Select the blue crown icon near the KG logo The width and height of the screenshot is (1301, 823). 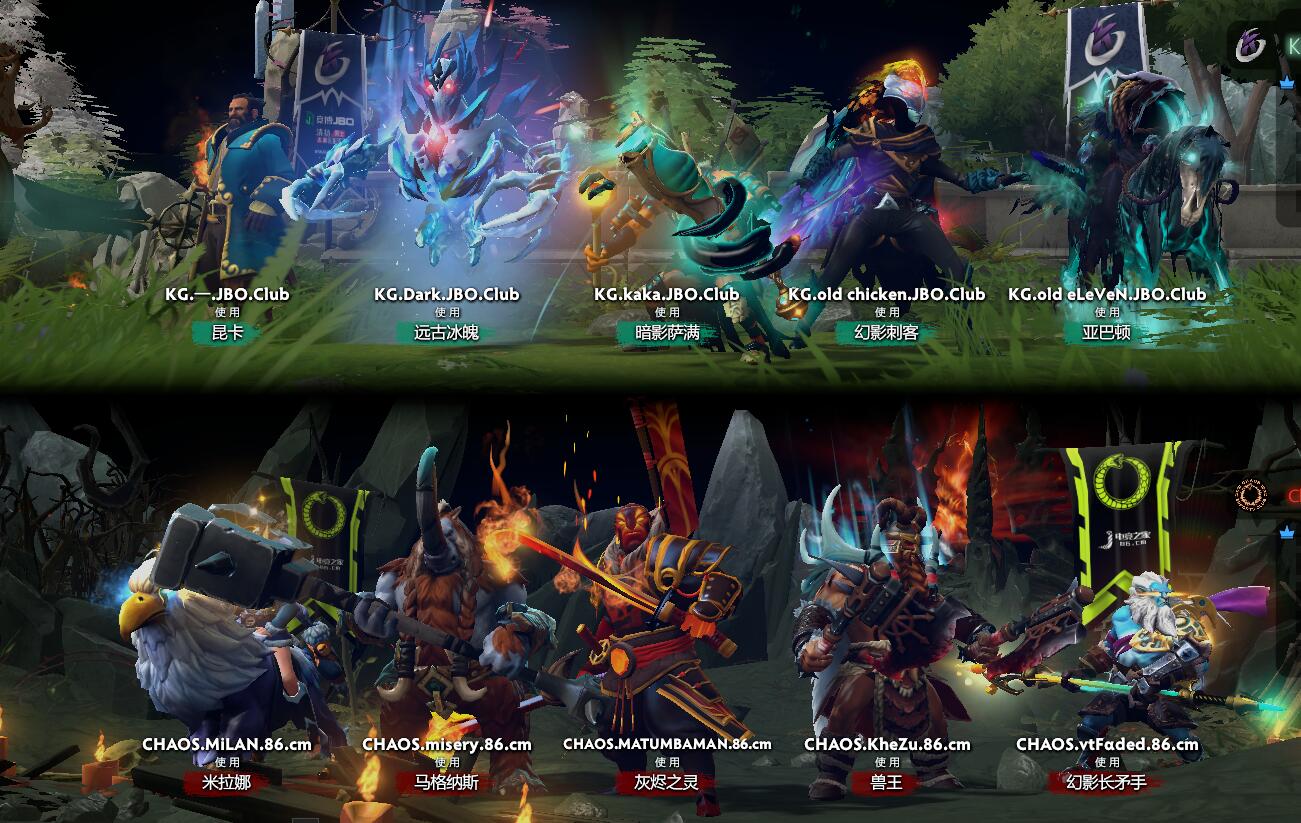(1287, 83)
